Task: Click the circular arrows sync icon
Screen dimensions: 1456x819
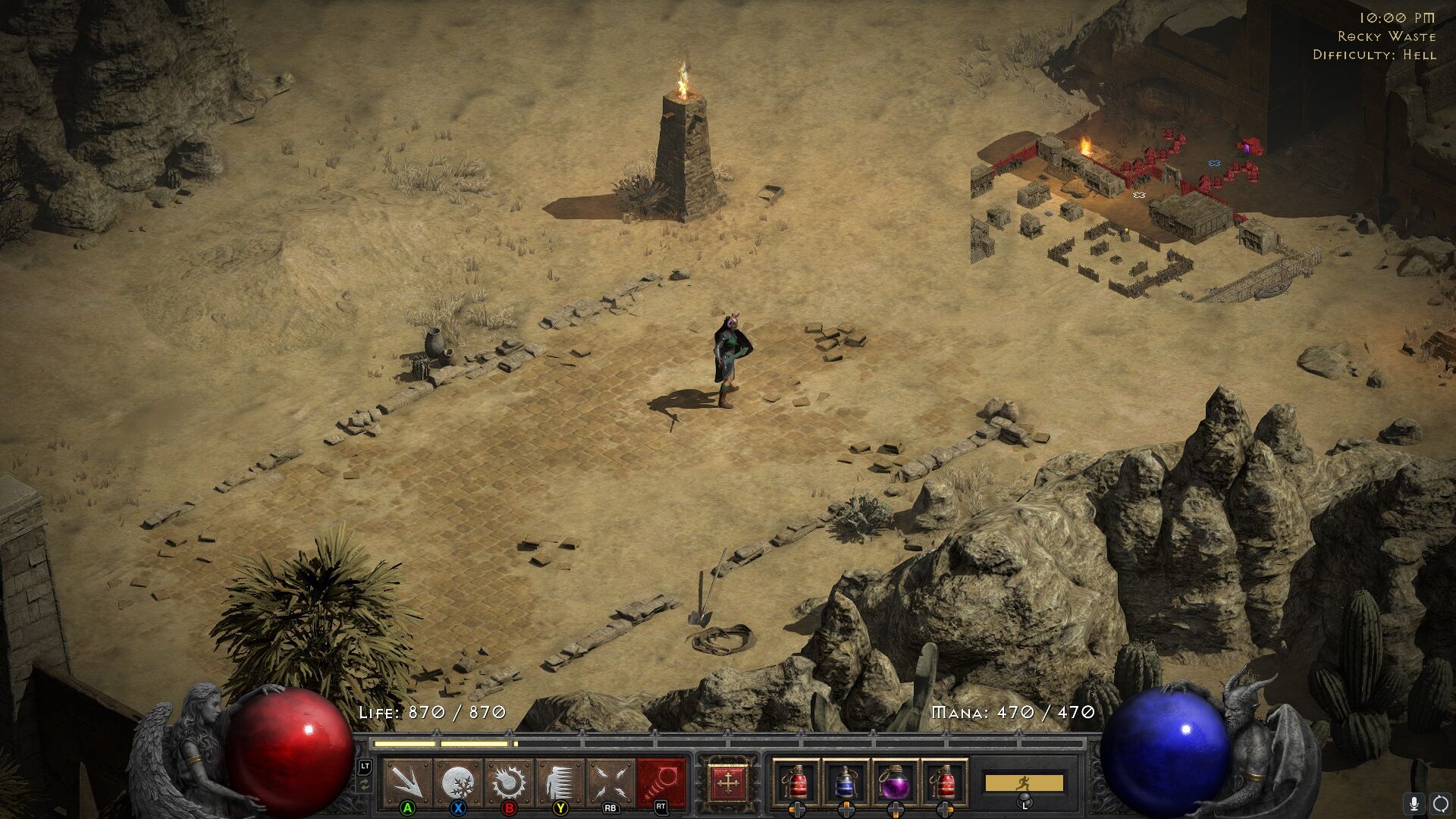Action: [1440, 803]
